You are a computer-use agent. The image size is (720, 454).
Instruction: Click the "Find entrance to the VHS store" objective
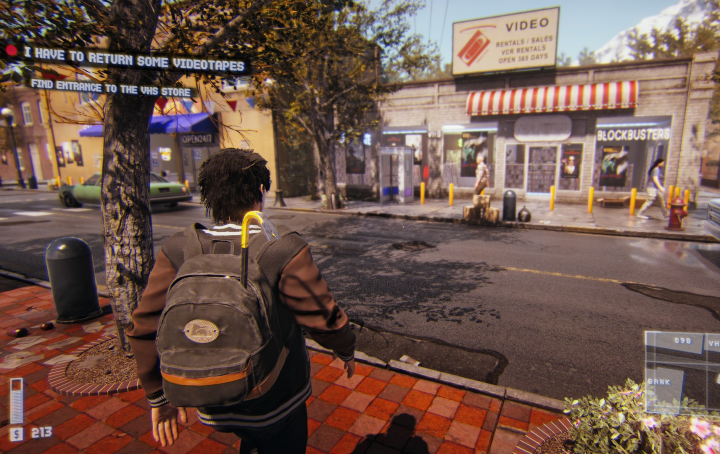(111, 88)
